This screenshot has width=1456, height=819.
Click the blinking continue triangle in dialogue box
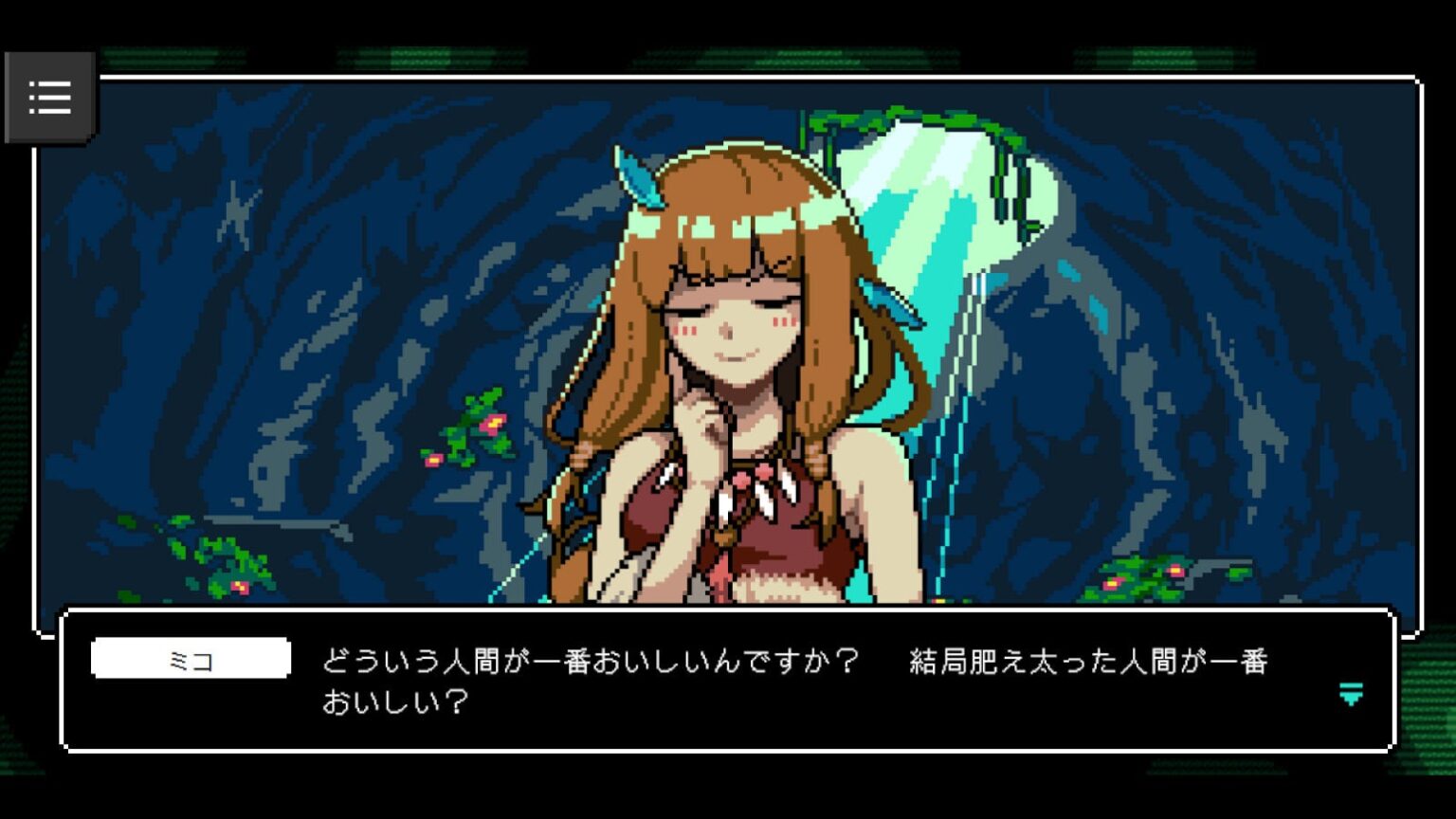click(1349, 697)
